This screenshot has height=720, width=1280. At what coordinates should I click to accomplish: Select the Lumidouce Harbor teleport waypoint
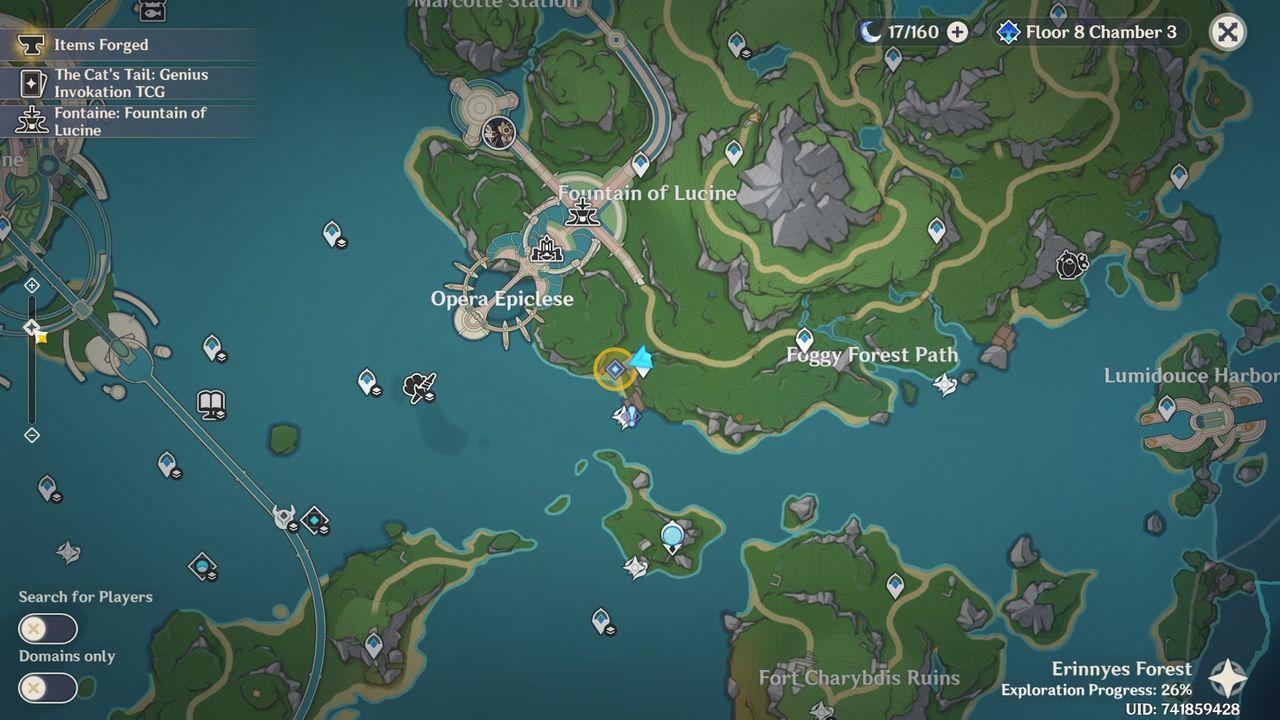click(x=1166, y=408)
